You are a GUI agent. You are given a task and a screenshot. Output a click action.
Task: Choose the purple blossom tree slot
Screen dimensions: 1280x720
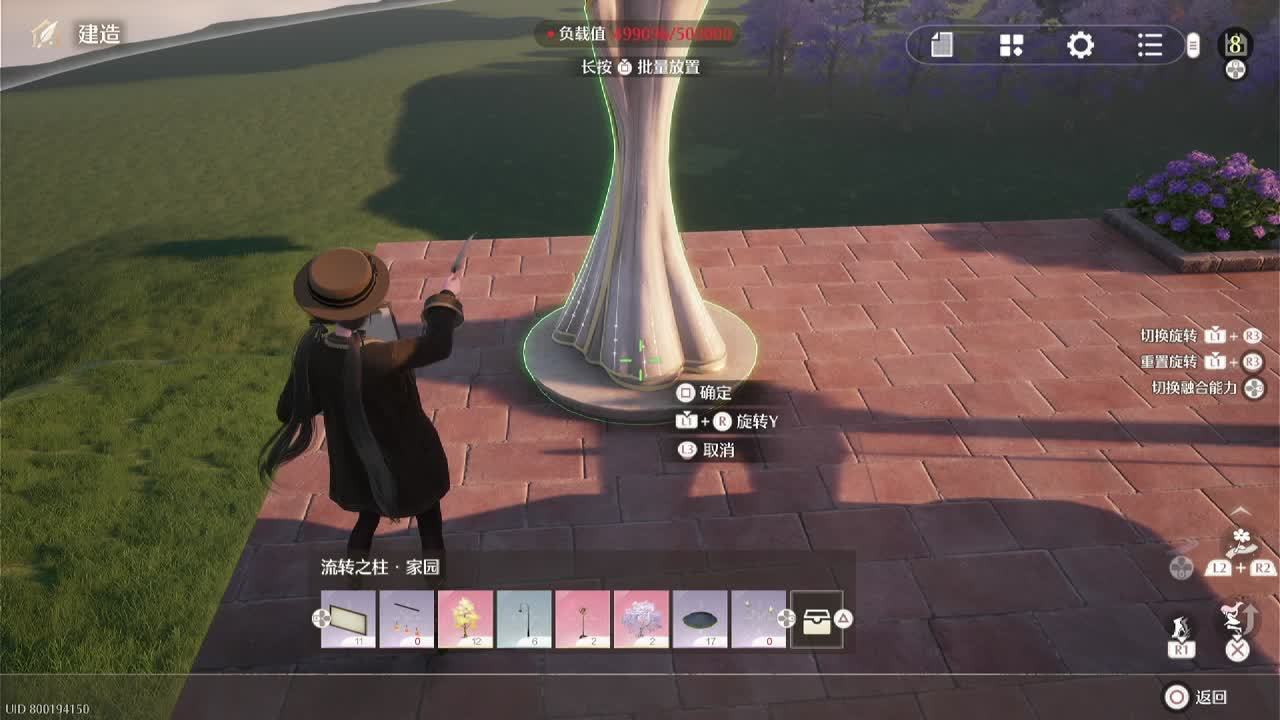[641, 619]
